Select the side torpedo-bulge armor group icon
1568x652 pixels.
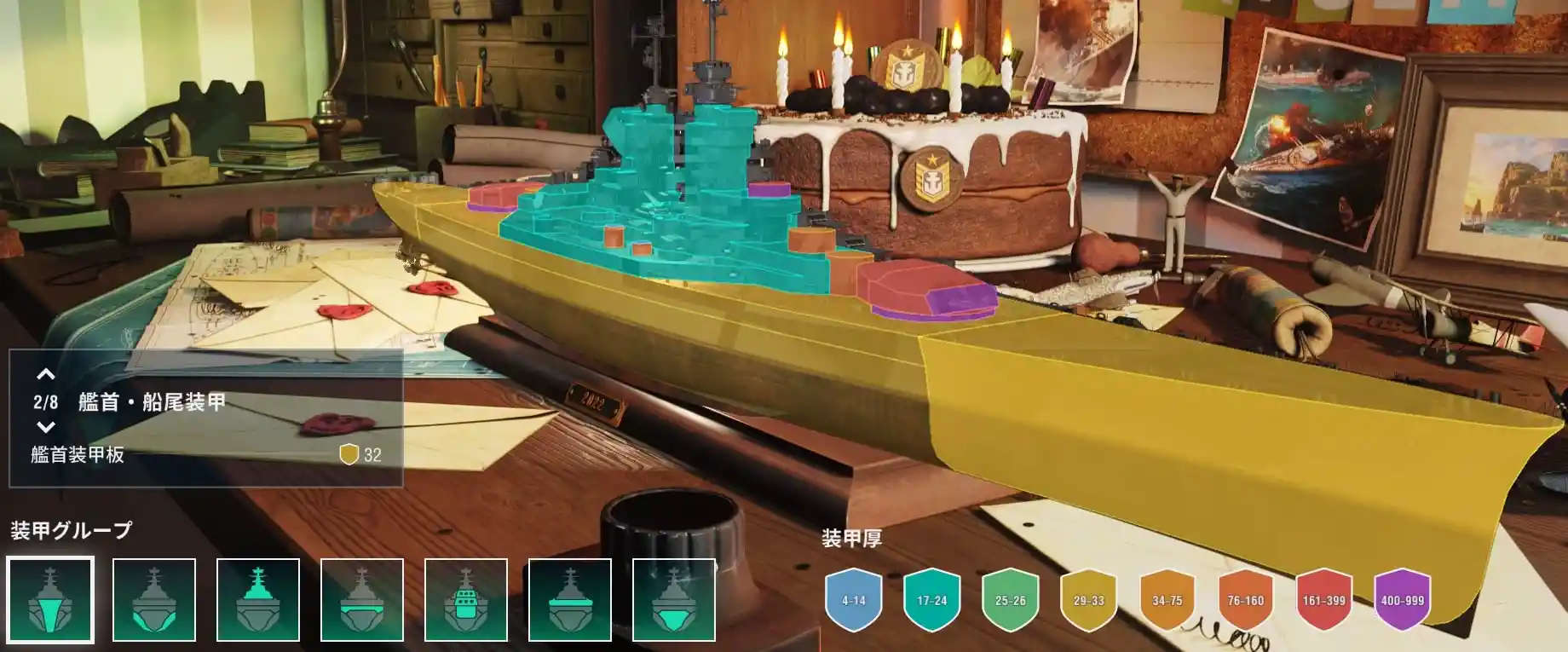(x=154, y=599)
